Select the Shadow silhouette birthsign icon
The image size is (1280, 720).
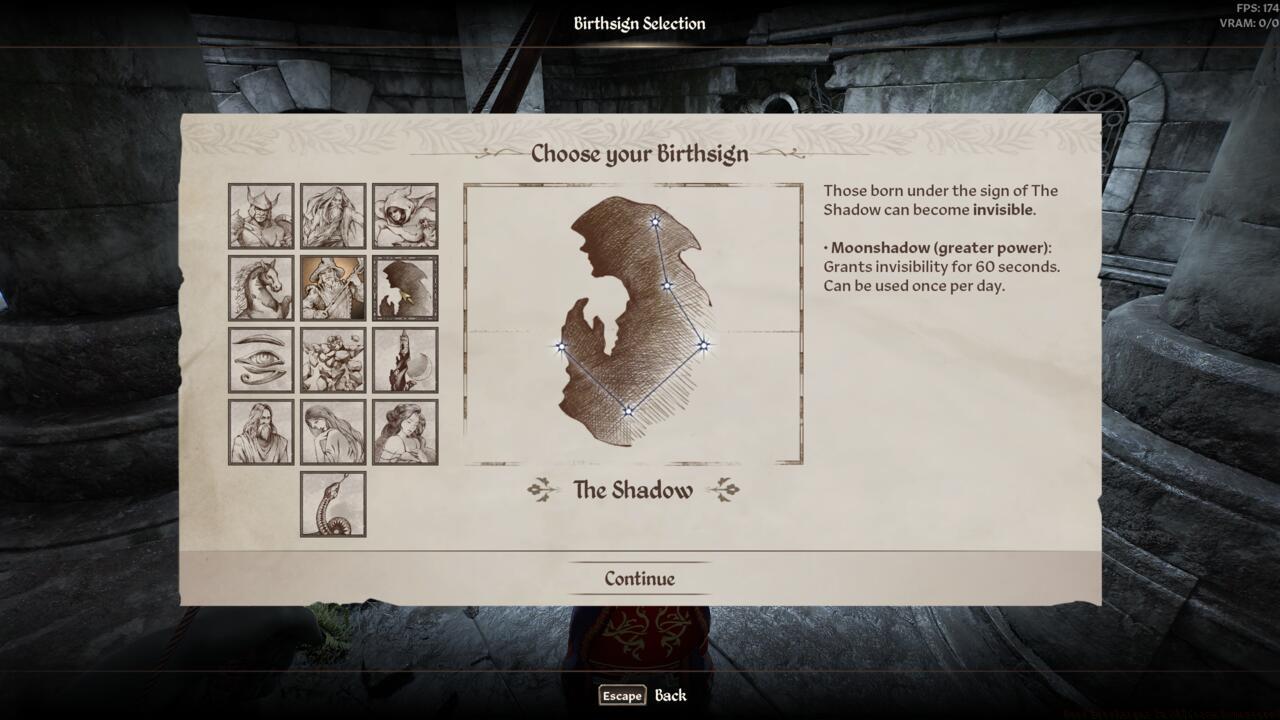(x=404, y=286)
